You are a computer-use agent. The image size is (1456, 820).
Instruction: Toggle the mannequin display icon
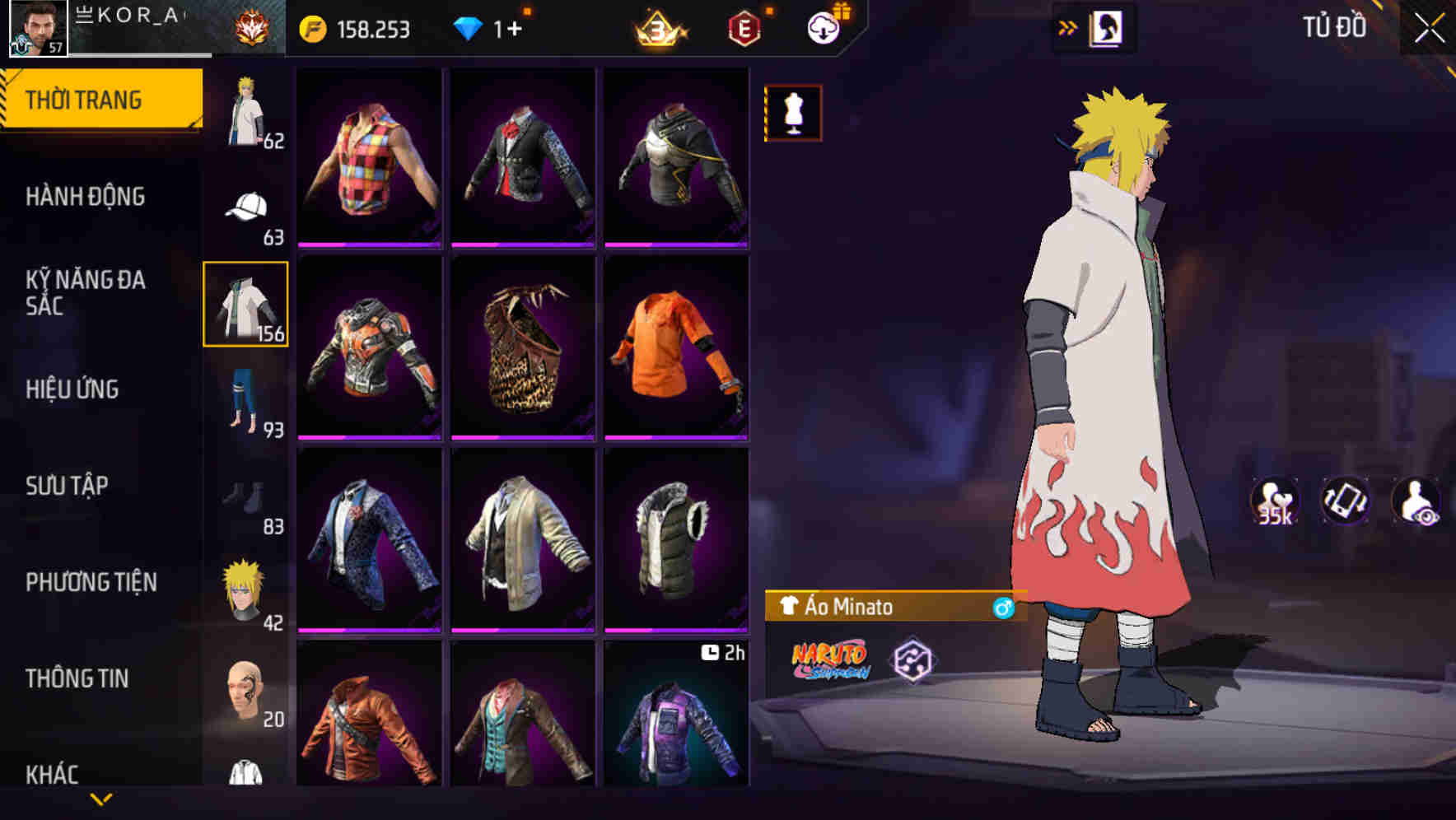(793, 114)
